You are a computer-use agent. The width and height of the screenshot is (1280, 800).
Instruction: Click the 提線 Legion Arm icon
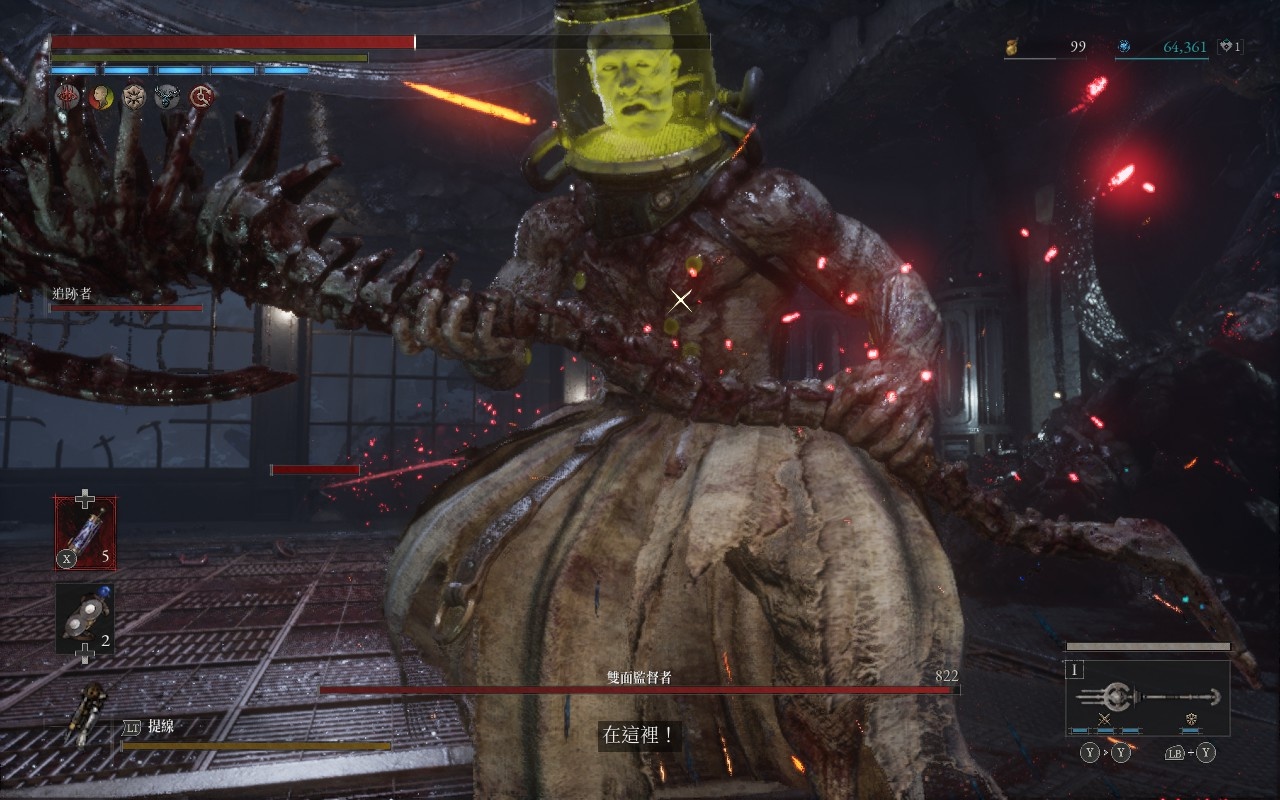pyautogui.click(x=87, y=714)
